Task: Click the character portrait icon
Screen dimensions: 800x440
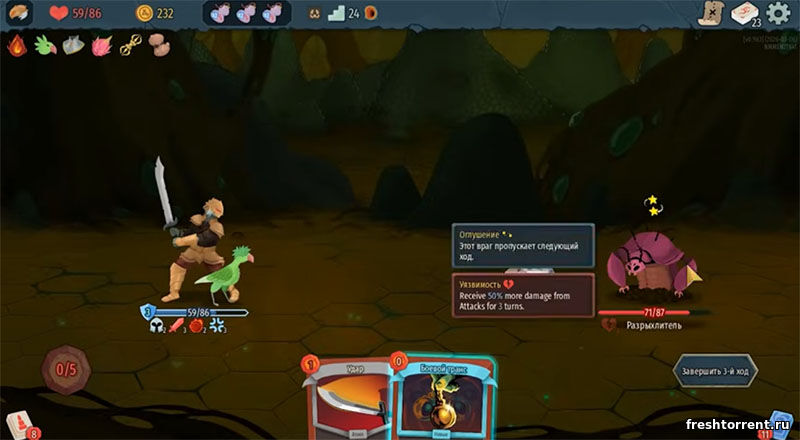Action: pyautogui.click(x=19, y=14)
